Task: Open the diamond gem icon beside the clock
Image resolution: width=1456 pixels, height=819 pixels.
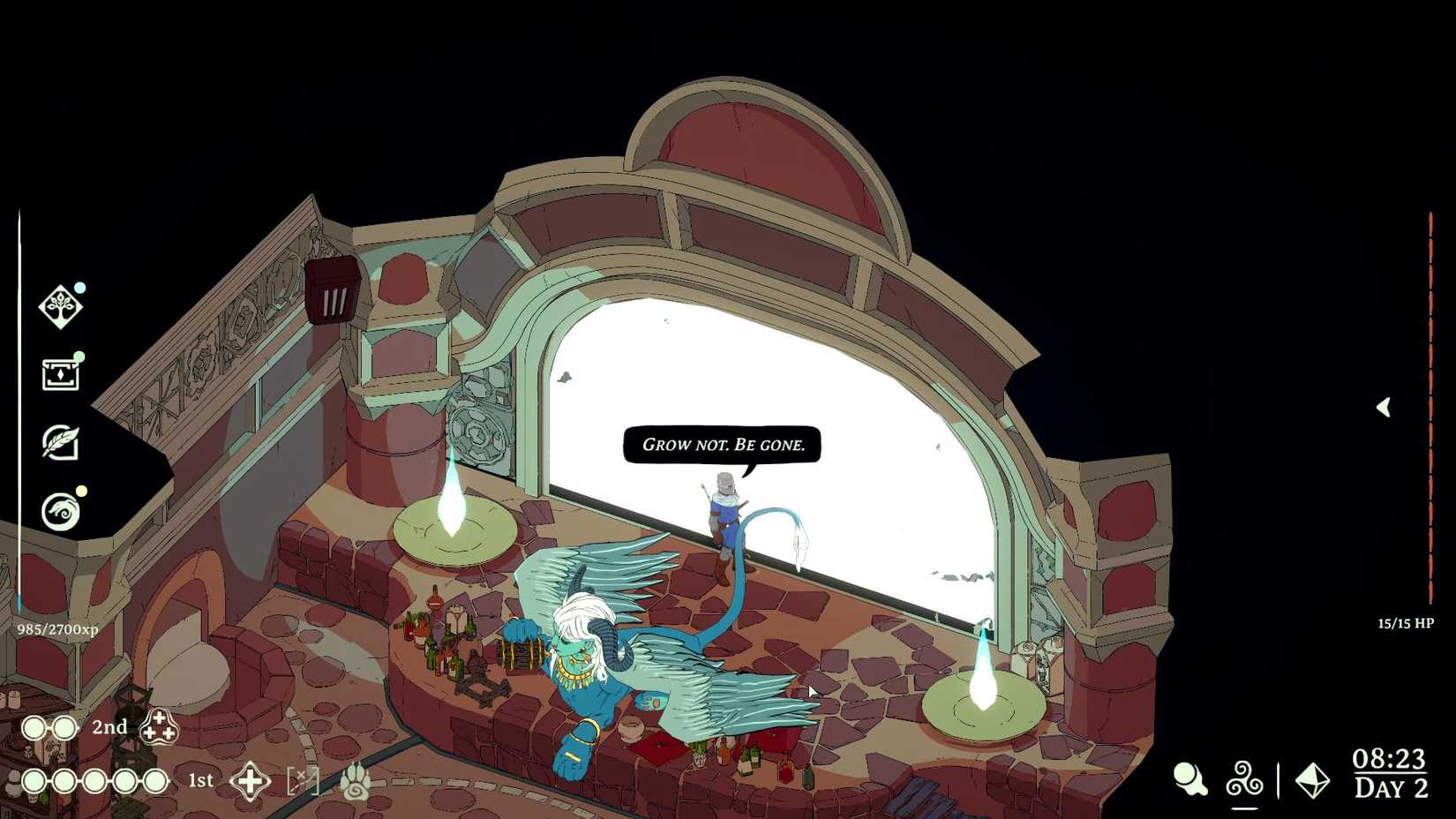Action: (x=1311, y=781)
